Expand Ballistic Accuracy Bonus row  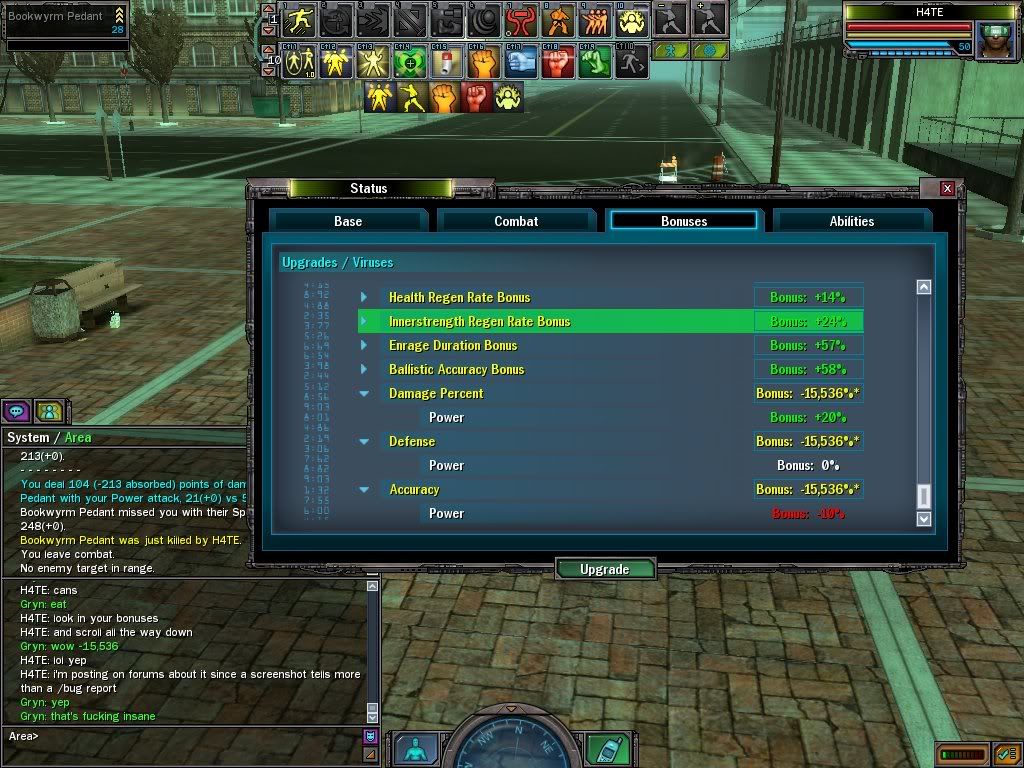[x=364, y=369]
